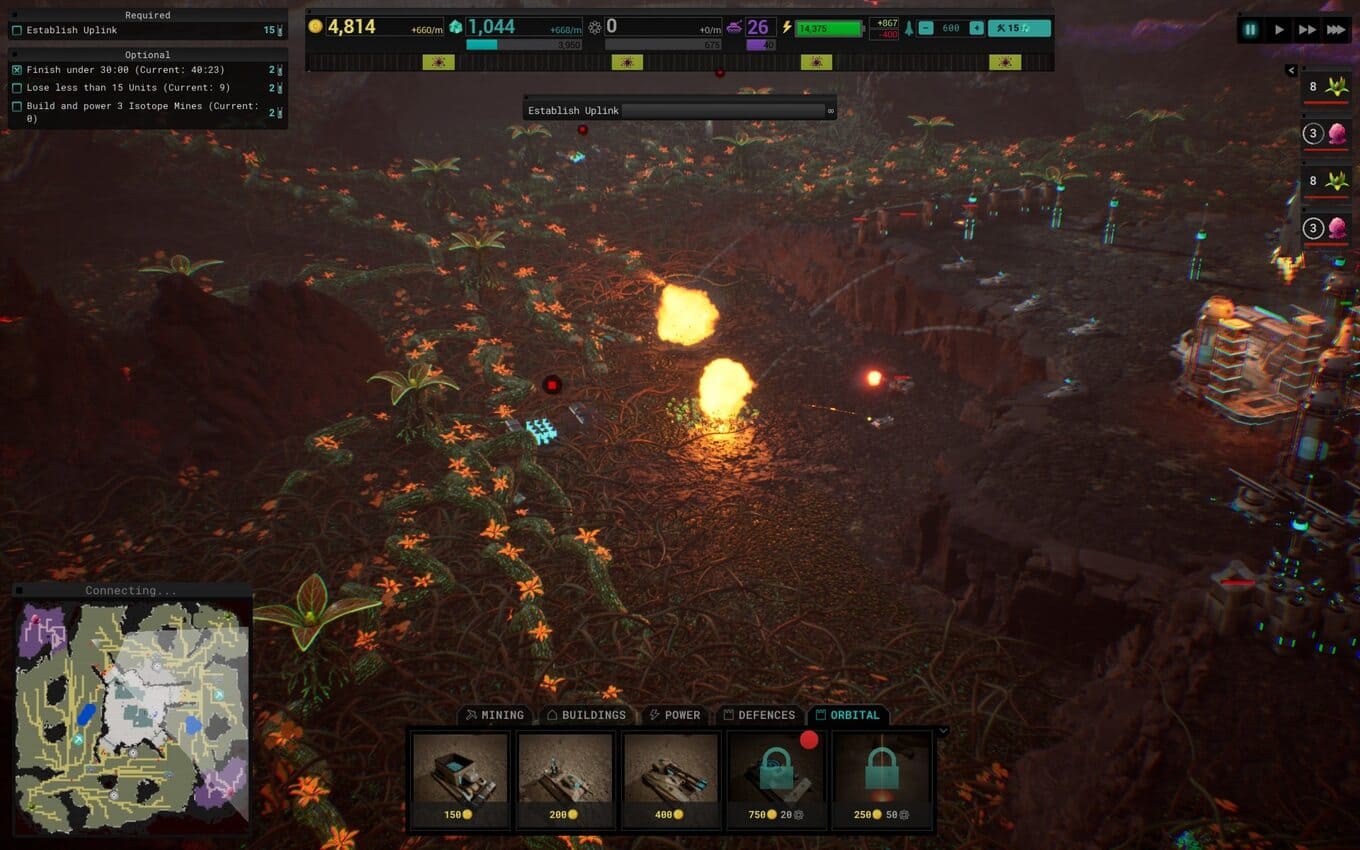
Task: Click the locked 750-credit build item
Action: (776, 779)
